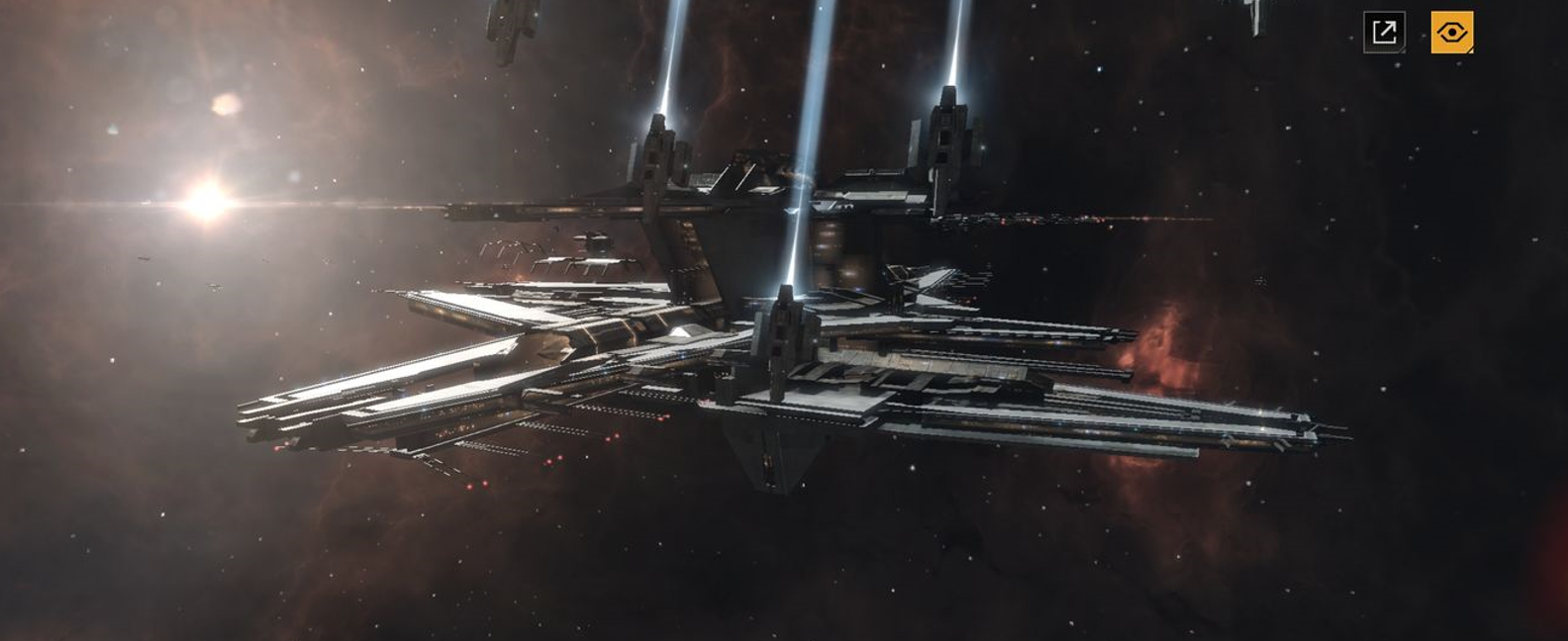
Task: Toggle the orange eye visibility button
Action: [1451, 33]
